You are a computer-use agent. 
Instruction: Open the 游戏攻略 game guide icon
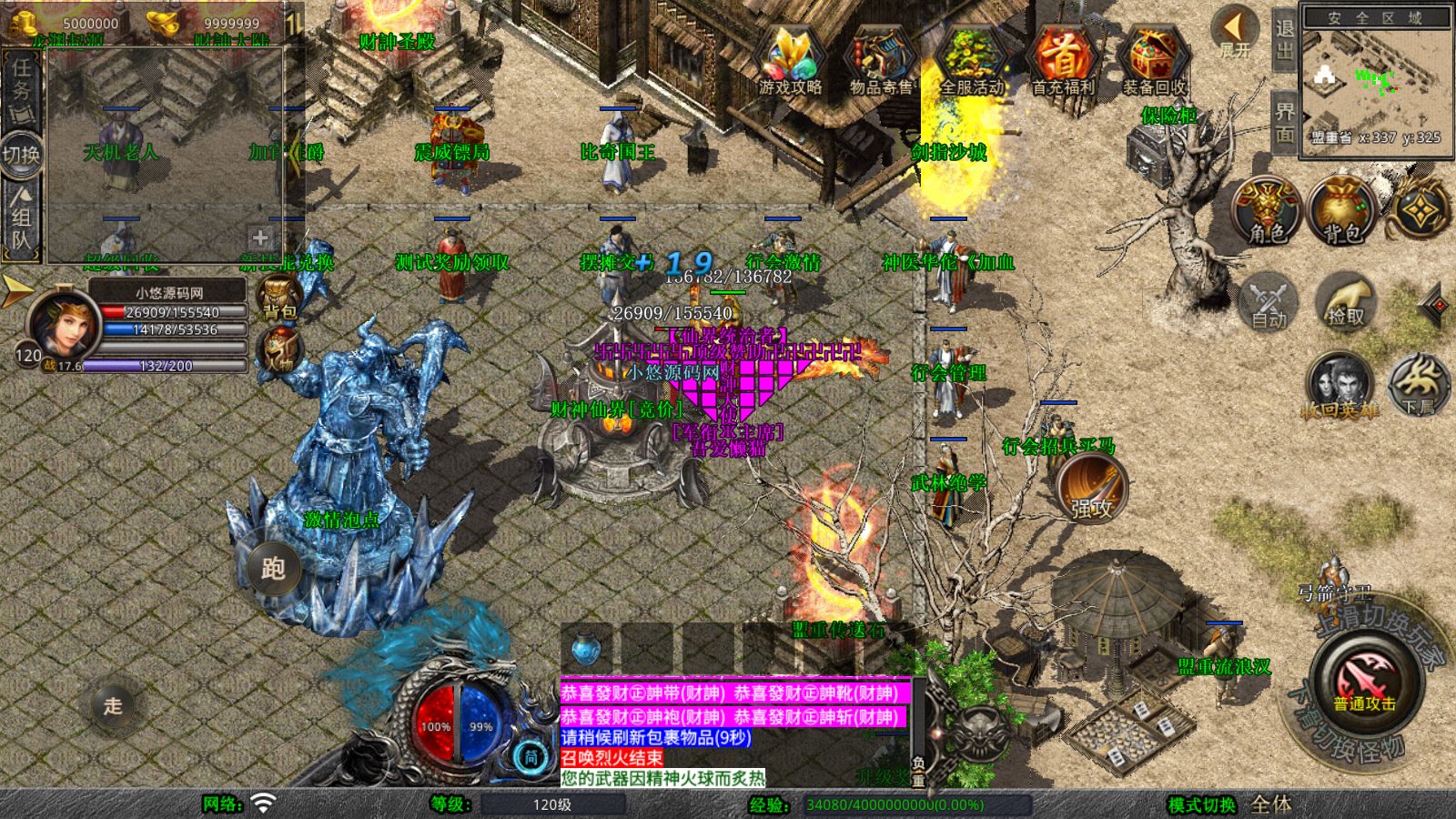point(789,61)
